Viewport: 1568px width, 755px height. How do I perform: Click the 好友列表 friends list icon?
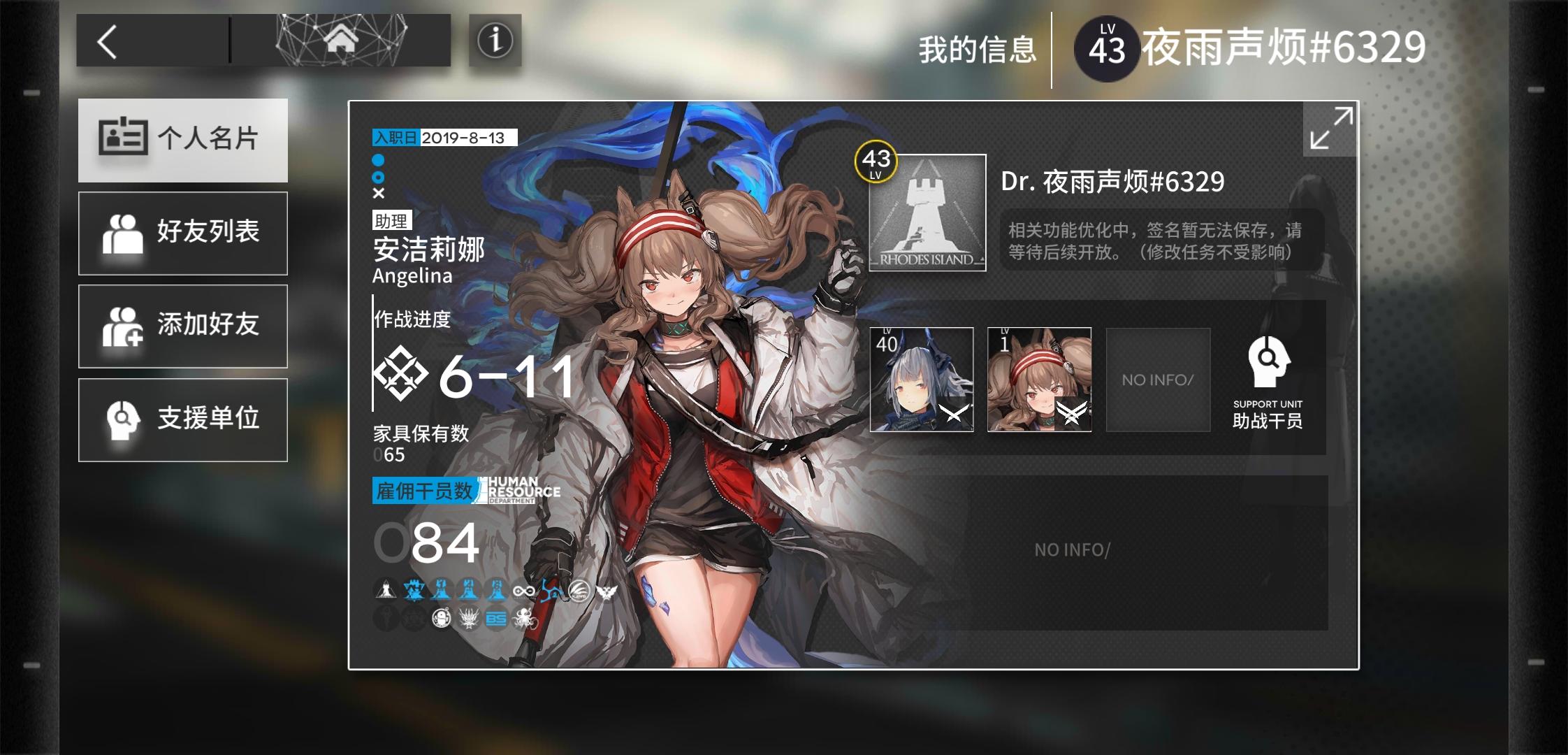[126, 233]
